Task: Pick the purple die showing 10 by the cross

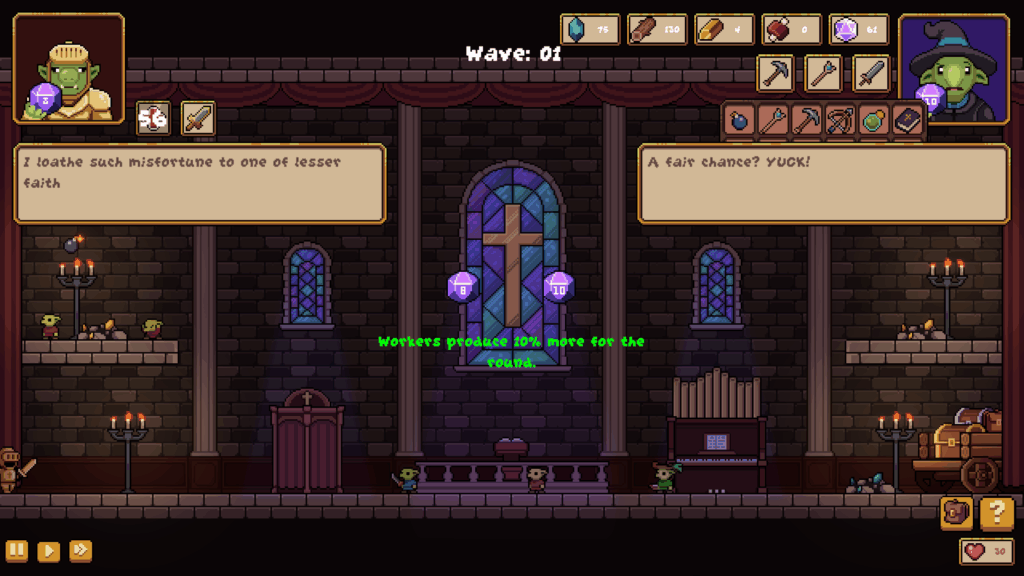Action: click(559, 287)
